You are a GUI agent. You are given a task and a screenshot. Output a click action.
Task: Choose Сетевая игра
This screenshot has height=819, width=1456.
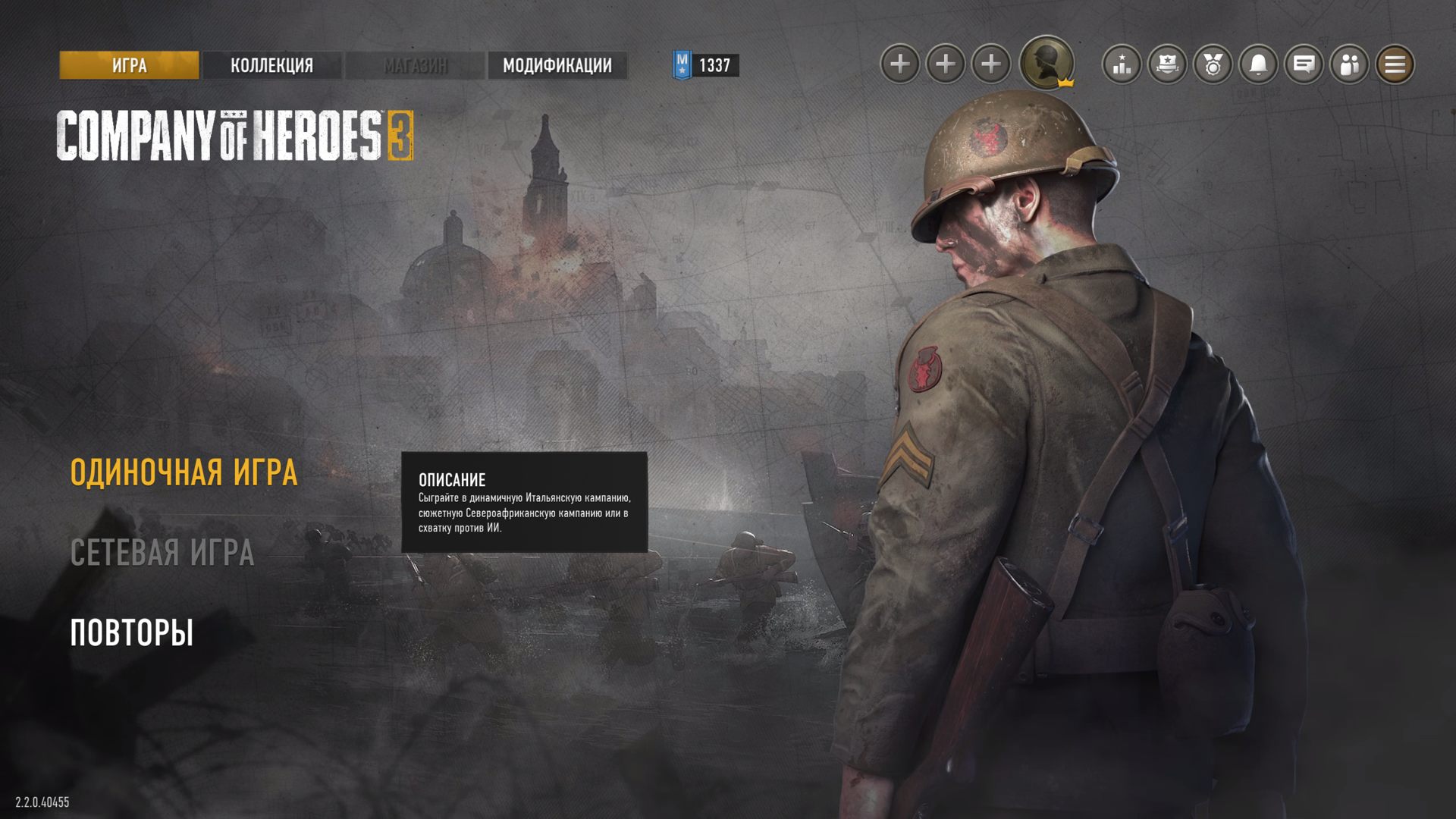pos(162,552)
